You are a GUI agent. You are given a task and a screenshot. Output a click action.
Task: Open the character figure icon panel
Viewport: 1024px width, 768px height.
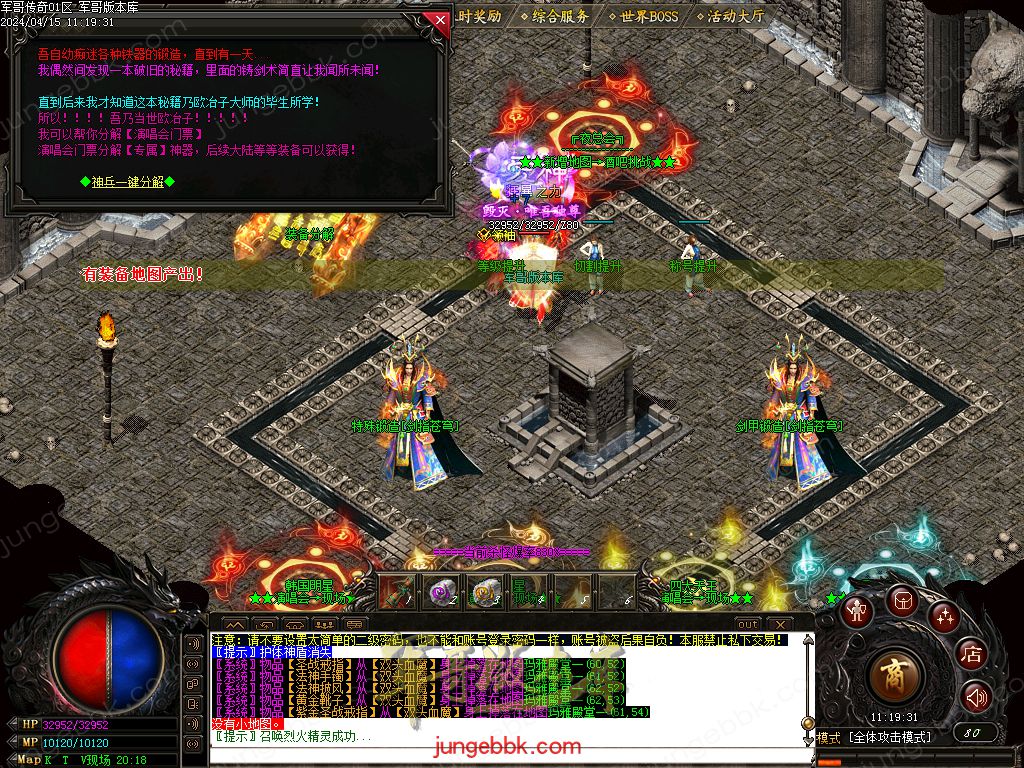tap(856, 609)
